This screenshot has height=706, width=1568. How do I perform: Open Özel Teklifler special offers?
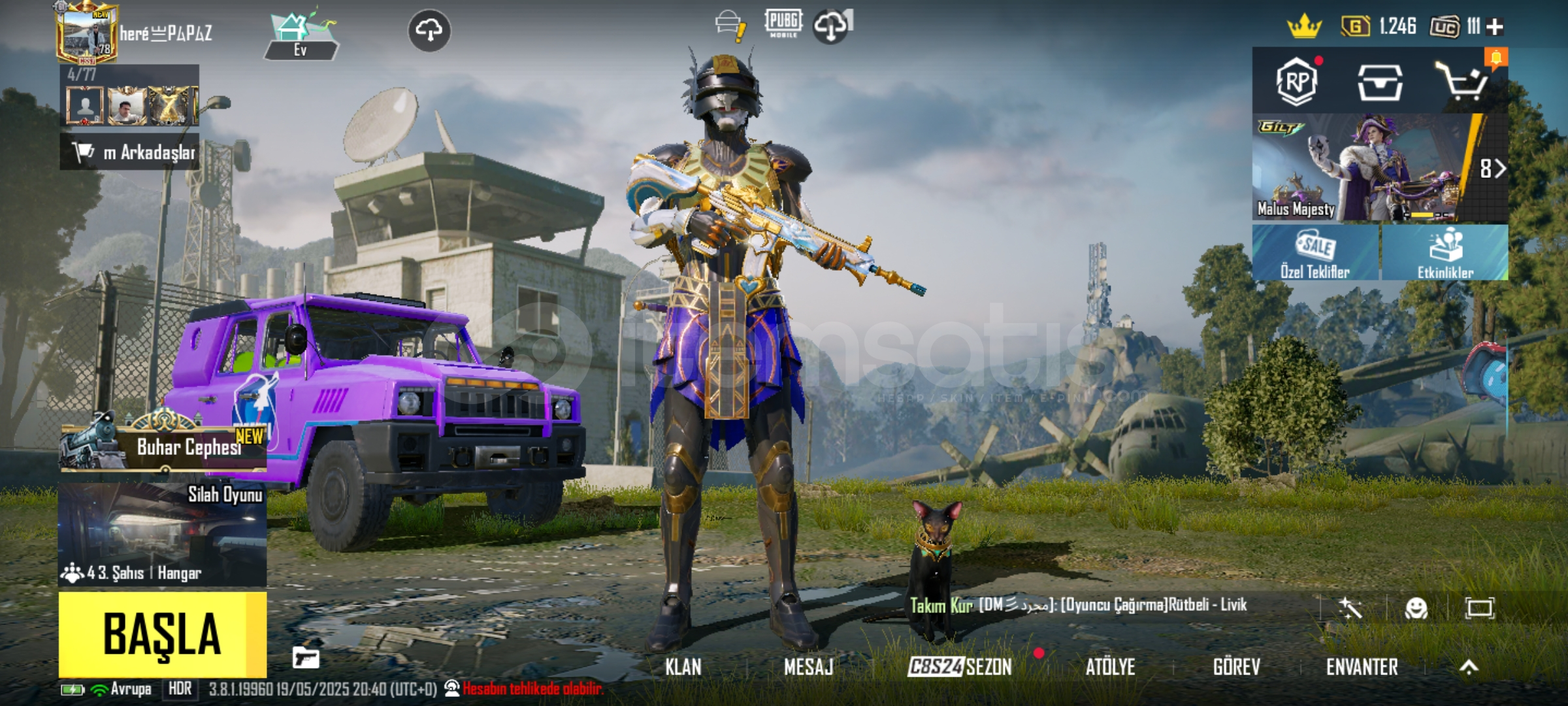click(1315, 253)
